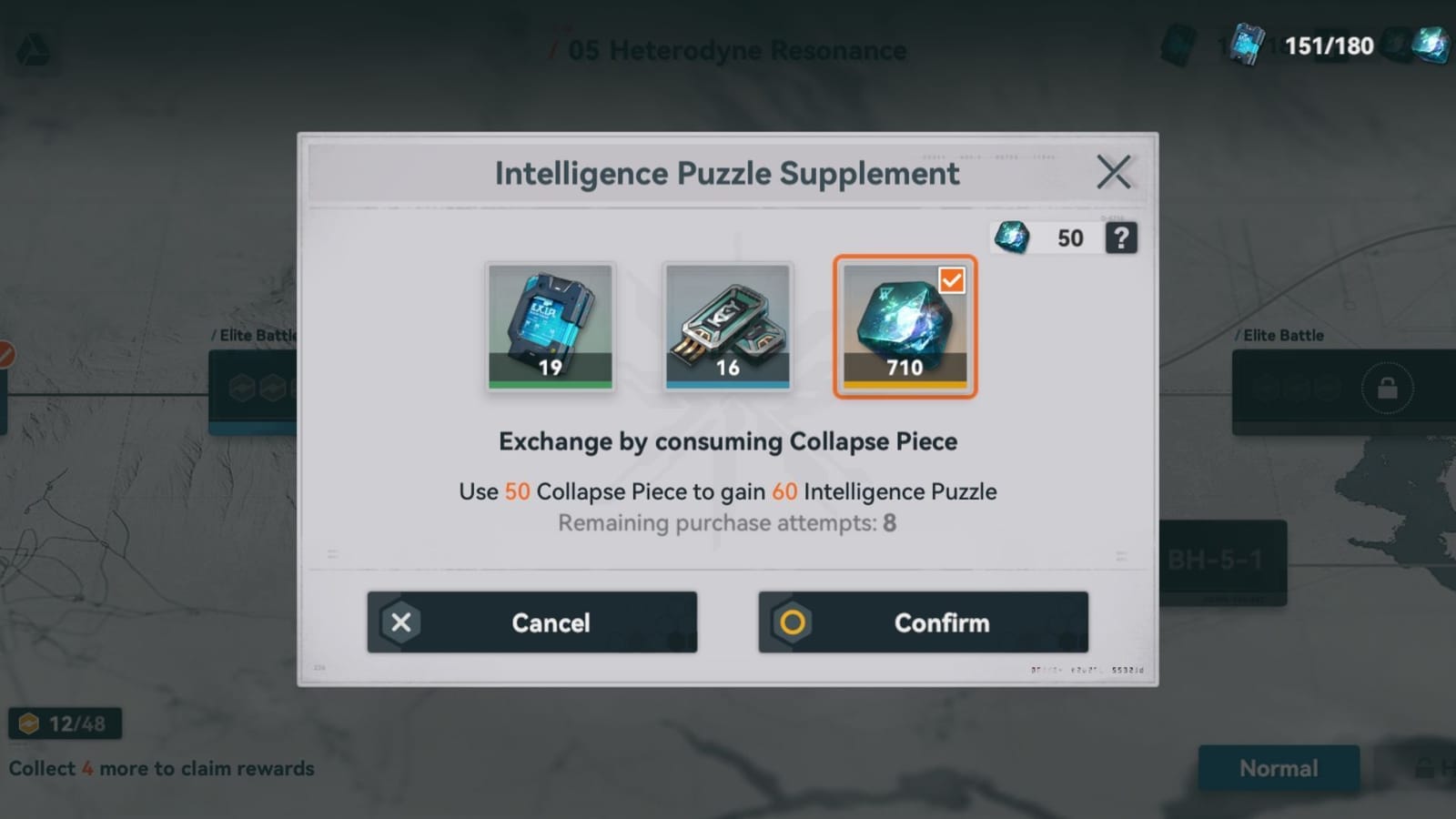
Task: Click the hexagon X icon inside the Cancel button
Action: coord(401,622)
